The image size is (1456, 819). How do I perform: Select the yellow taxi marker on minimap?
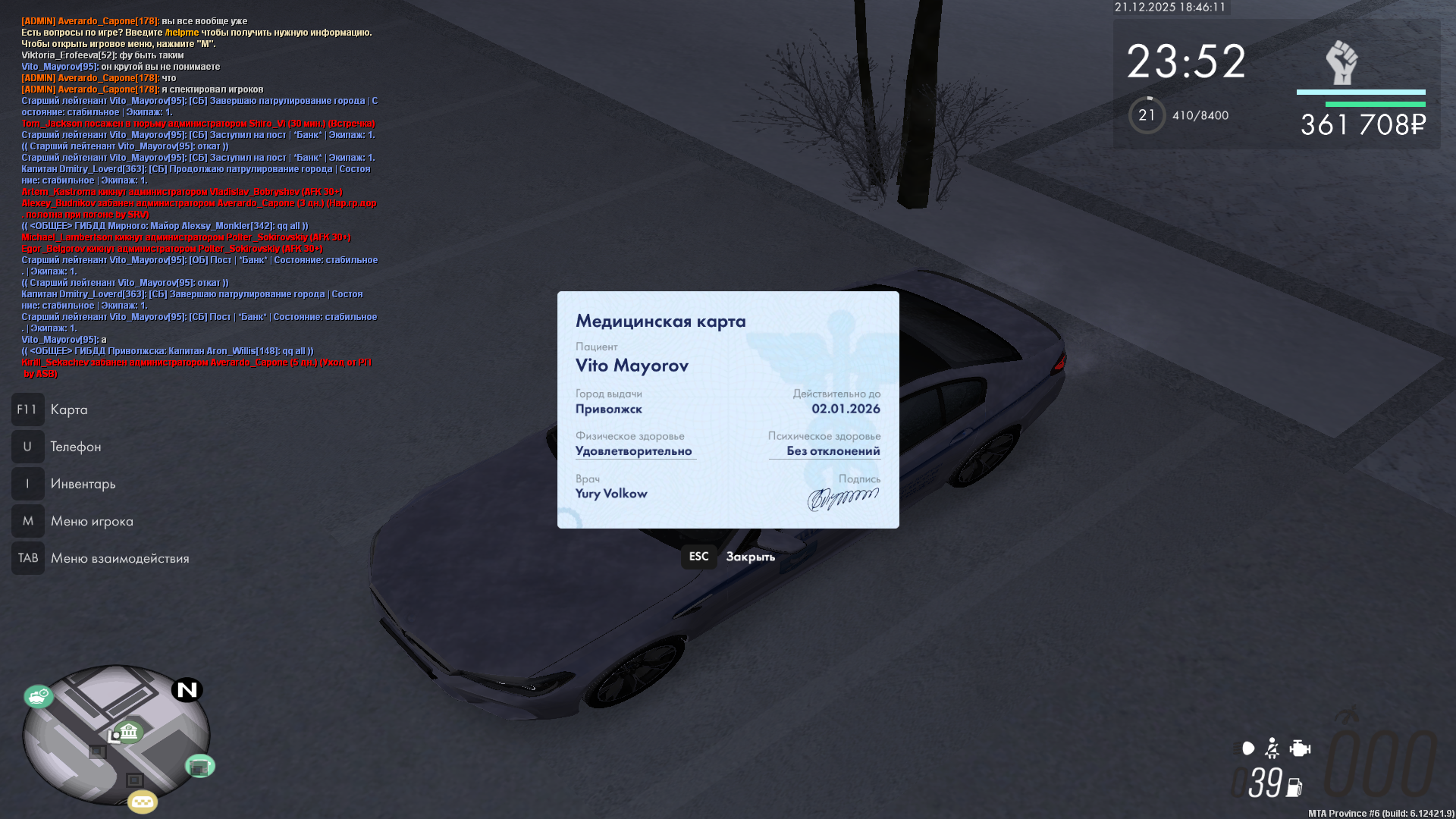click(143, 802)
